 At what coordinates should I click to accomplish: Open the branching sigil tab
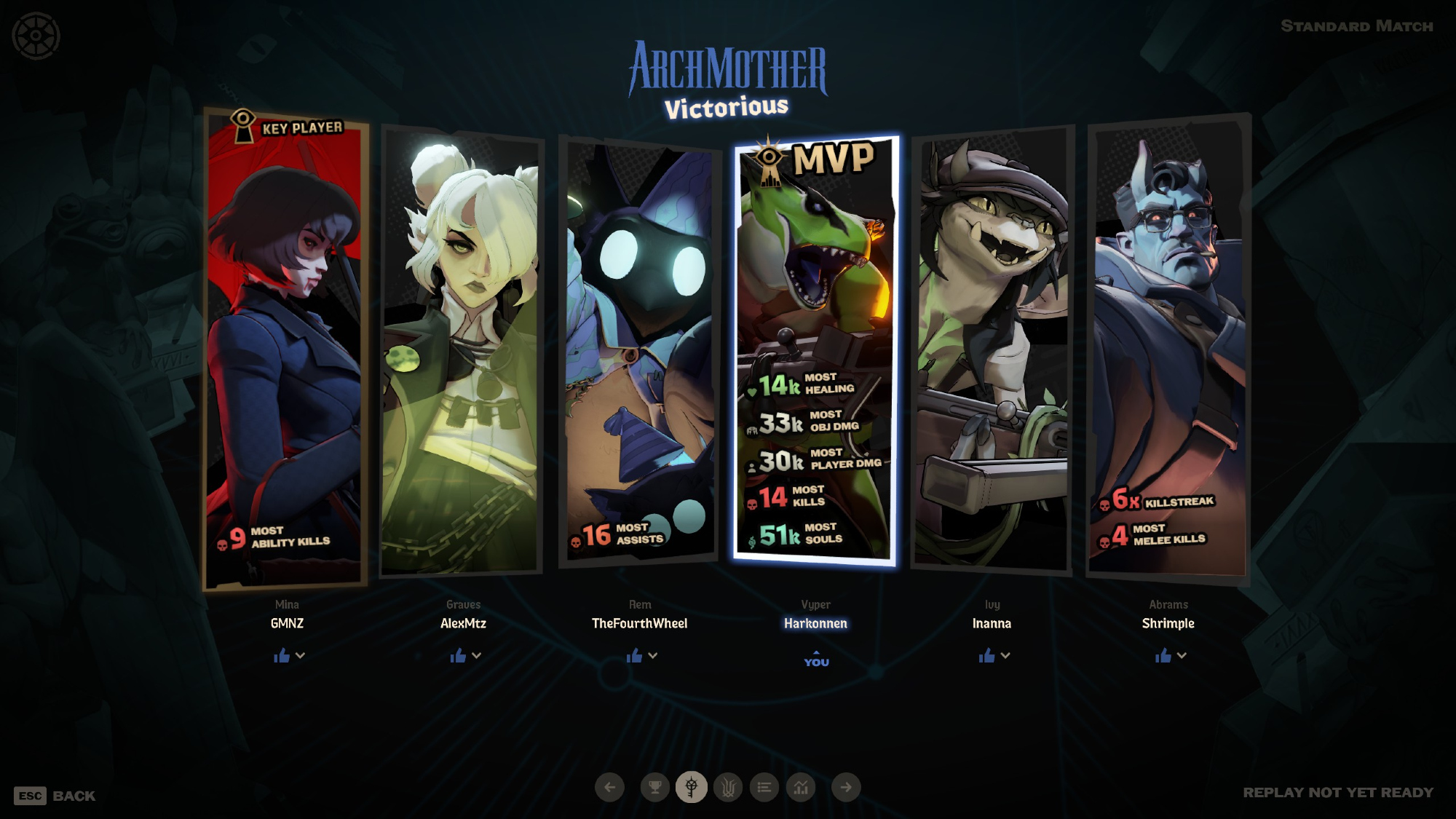pos(728,787)
